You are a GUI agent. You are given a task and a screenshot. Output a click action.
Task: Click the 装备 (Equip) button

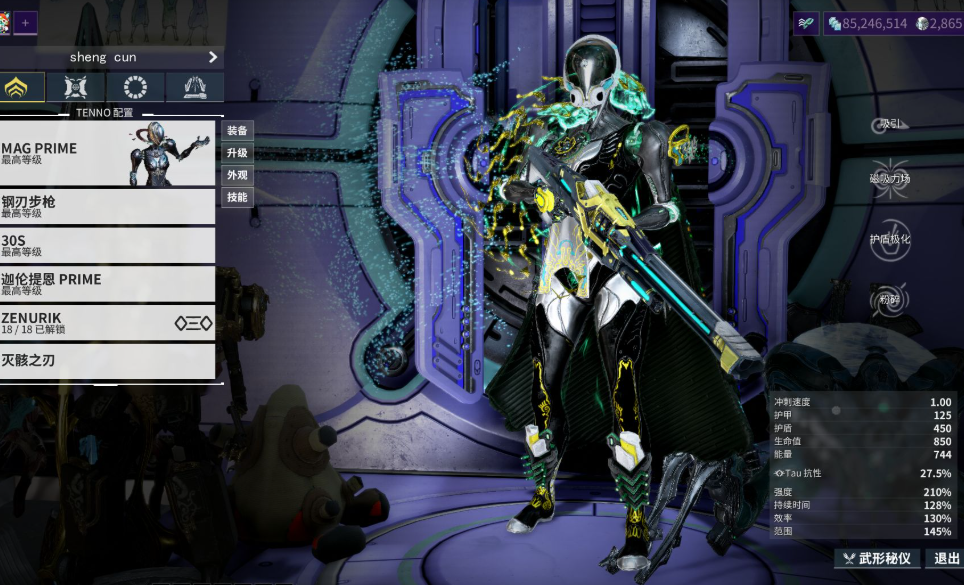[237, 131]
